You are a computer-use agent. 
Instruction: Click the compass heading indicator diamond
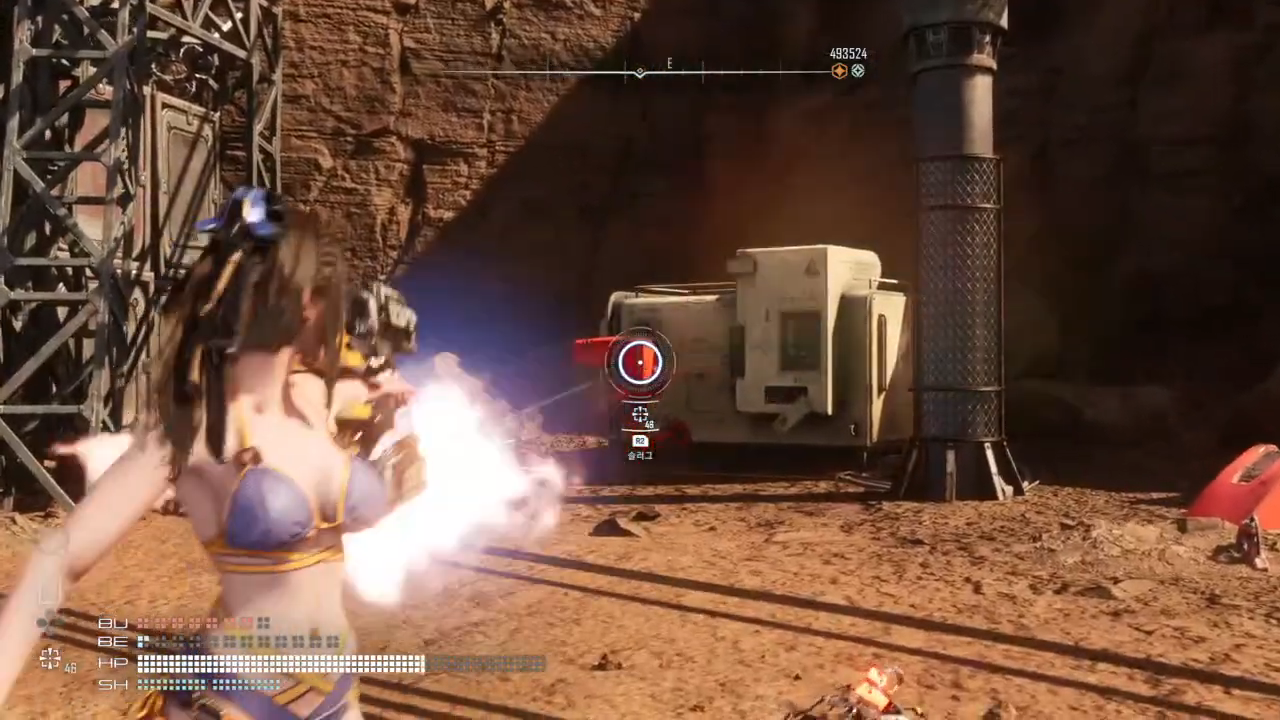pyautogui.click(x=640, y=72)
